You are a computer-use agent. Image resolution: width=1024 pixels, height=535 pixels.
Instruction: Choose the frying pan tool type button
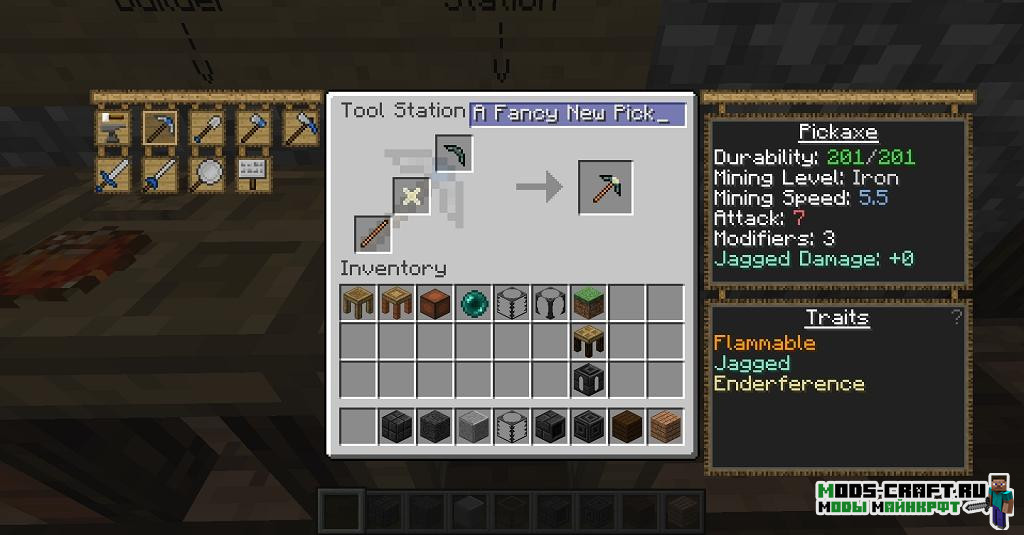[206, 174]
